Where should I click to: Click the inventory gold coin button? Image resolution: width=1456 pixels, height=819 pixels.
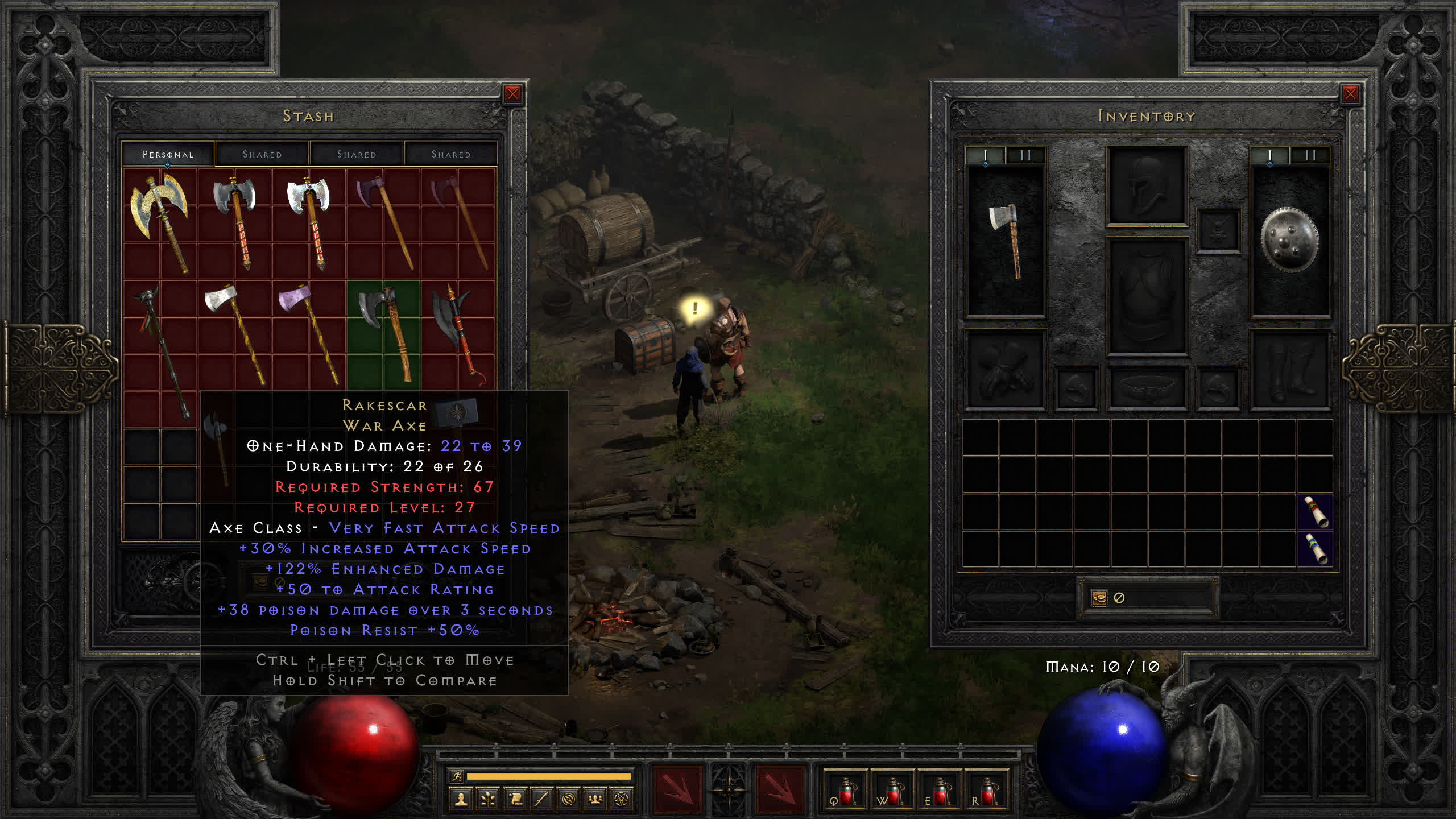point(1099,598)
